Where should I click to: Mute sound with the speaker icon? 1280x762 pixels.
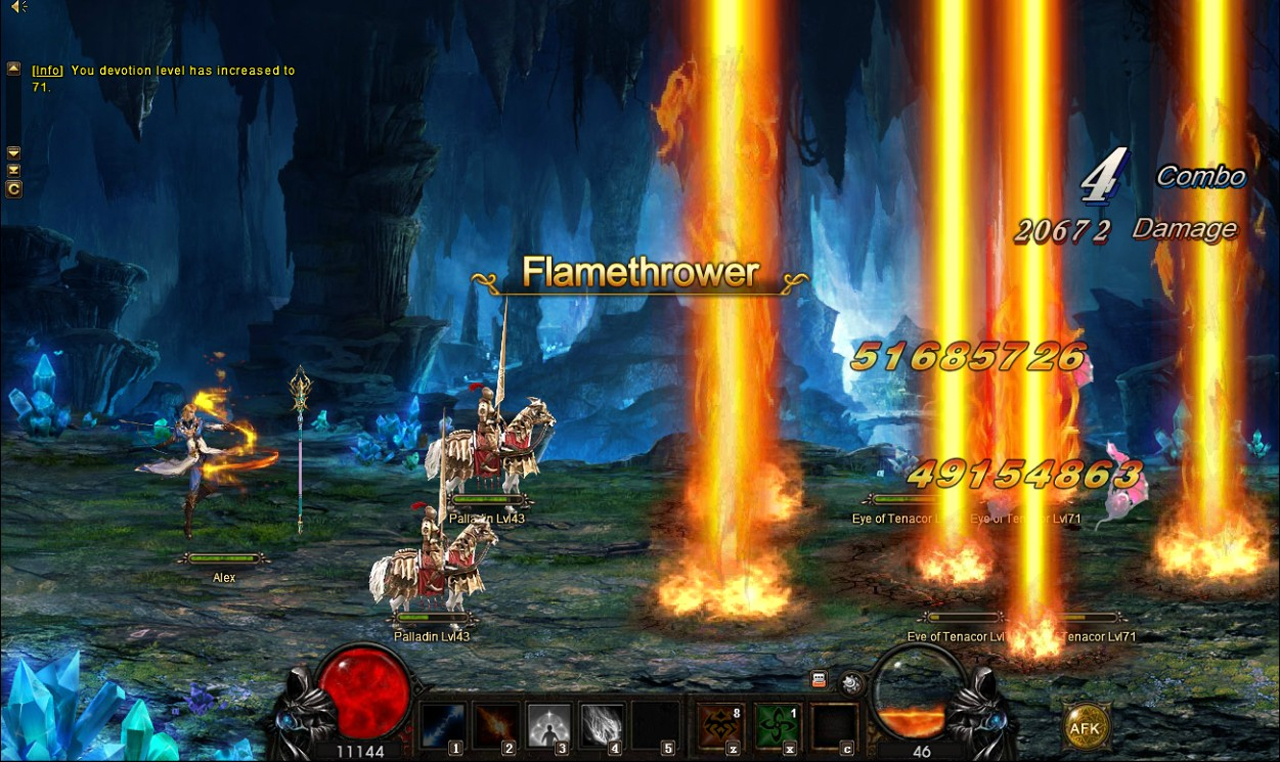coord(17,8)
